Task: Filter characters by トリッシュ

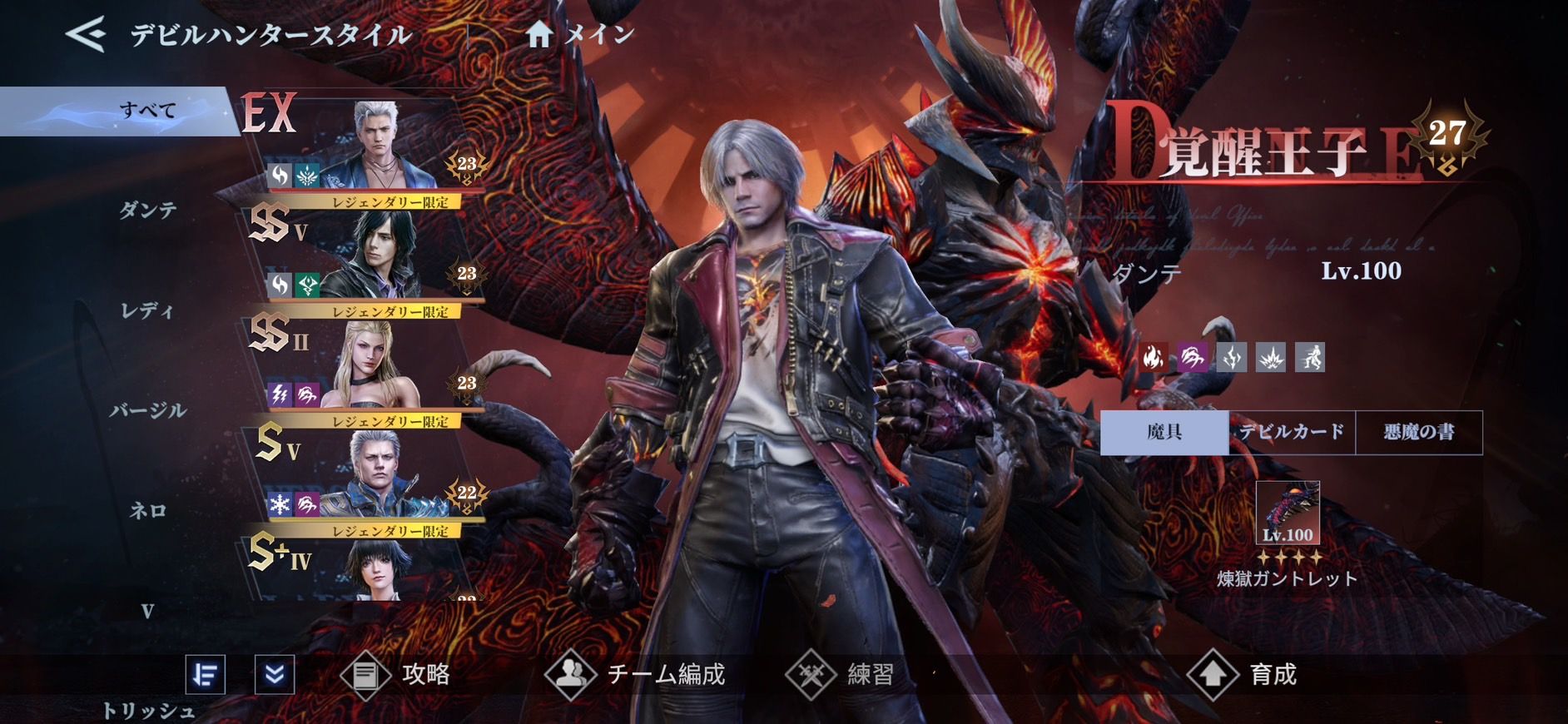Action: [147, 711]
